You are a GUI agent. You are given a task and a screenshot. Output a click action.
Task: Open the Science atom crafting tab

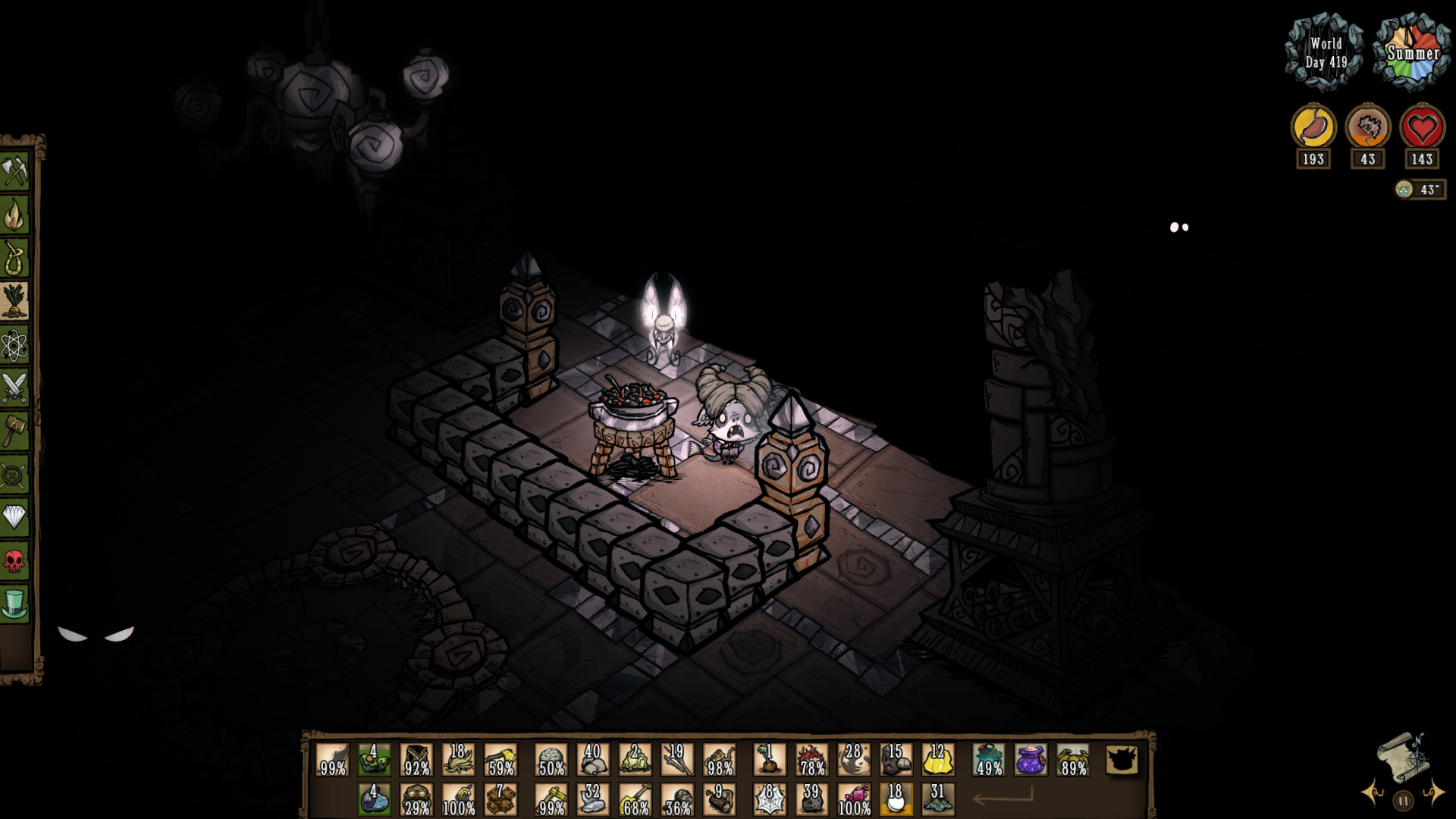click(x=14, y=346)
